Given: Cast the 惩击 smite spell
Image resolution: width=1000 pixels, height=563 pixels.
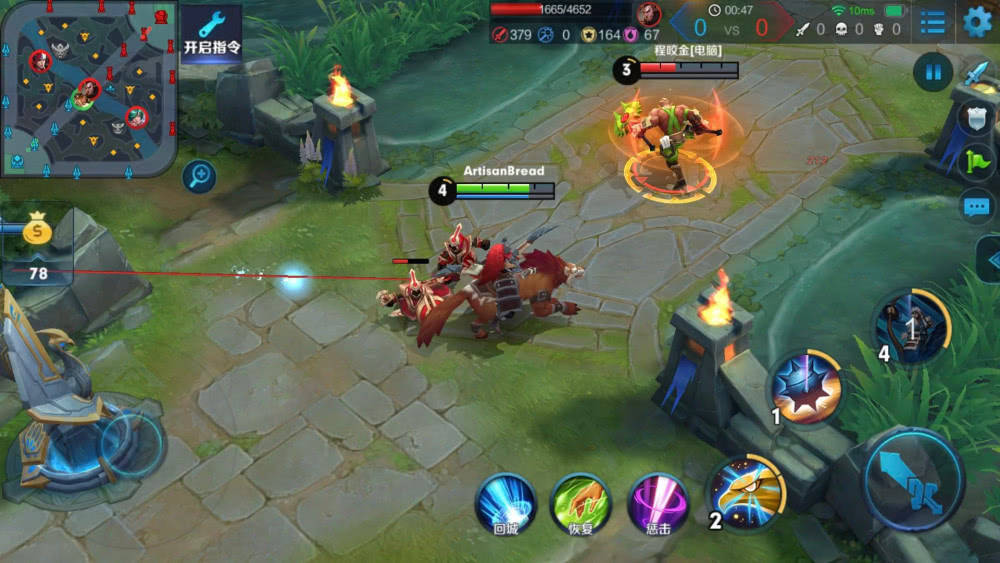Looking at the screenshot, I should click(x=657, y=503).
